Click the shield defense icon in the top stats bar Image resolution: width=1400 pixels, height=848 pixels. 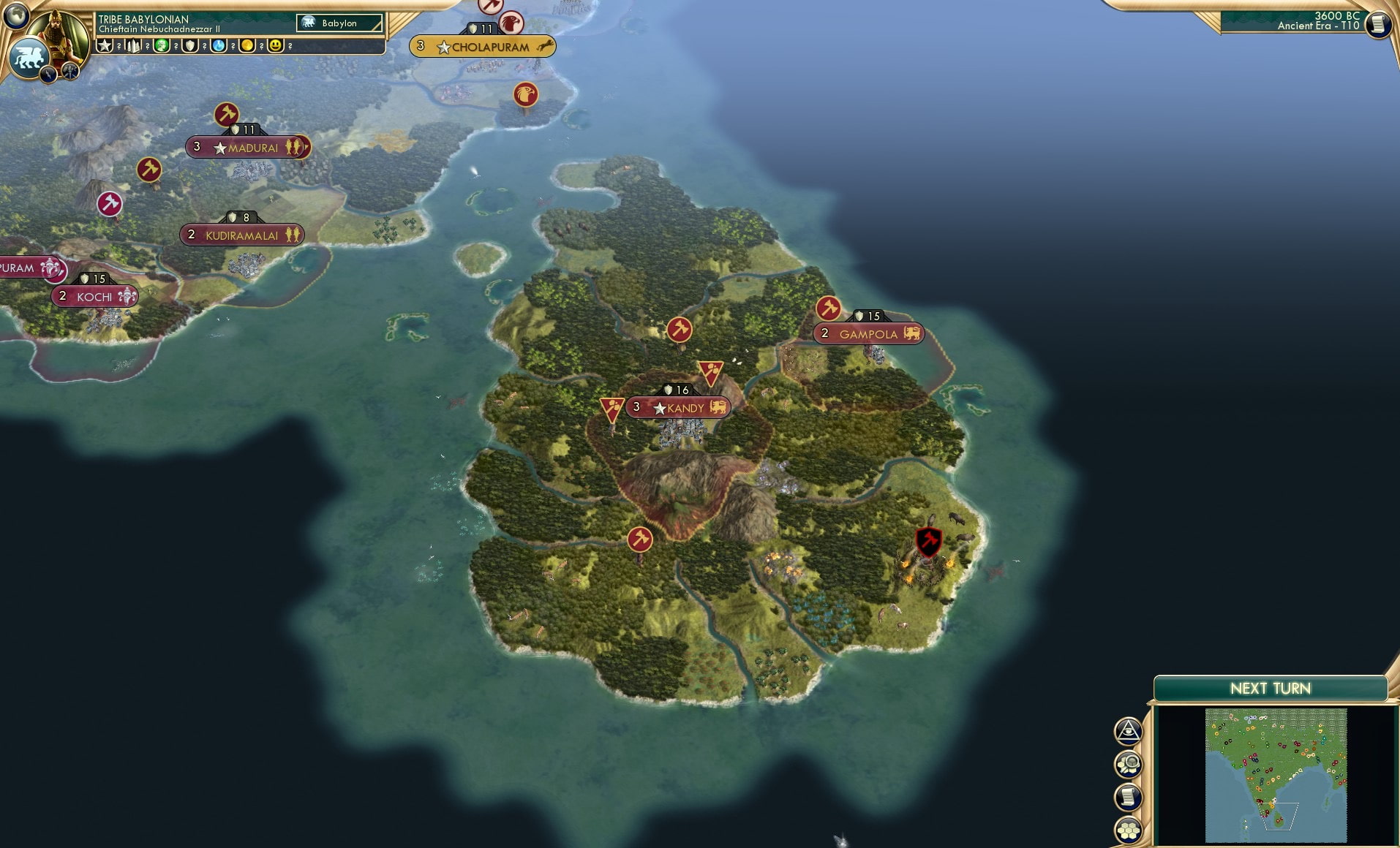189,45
